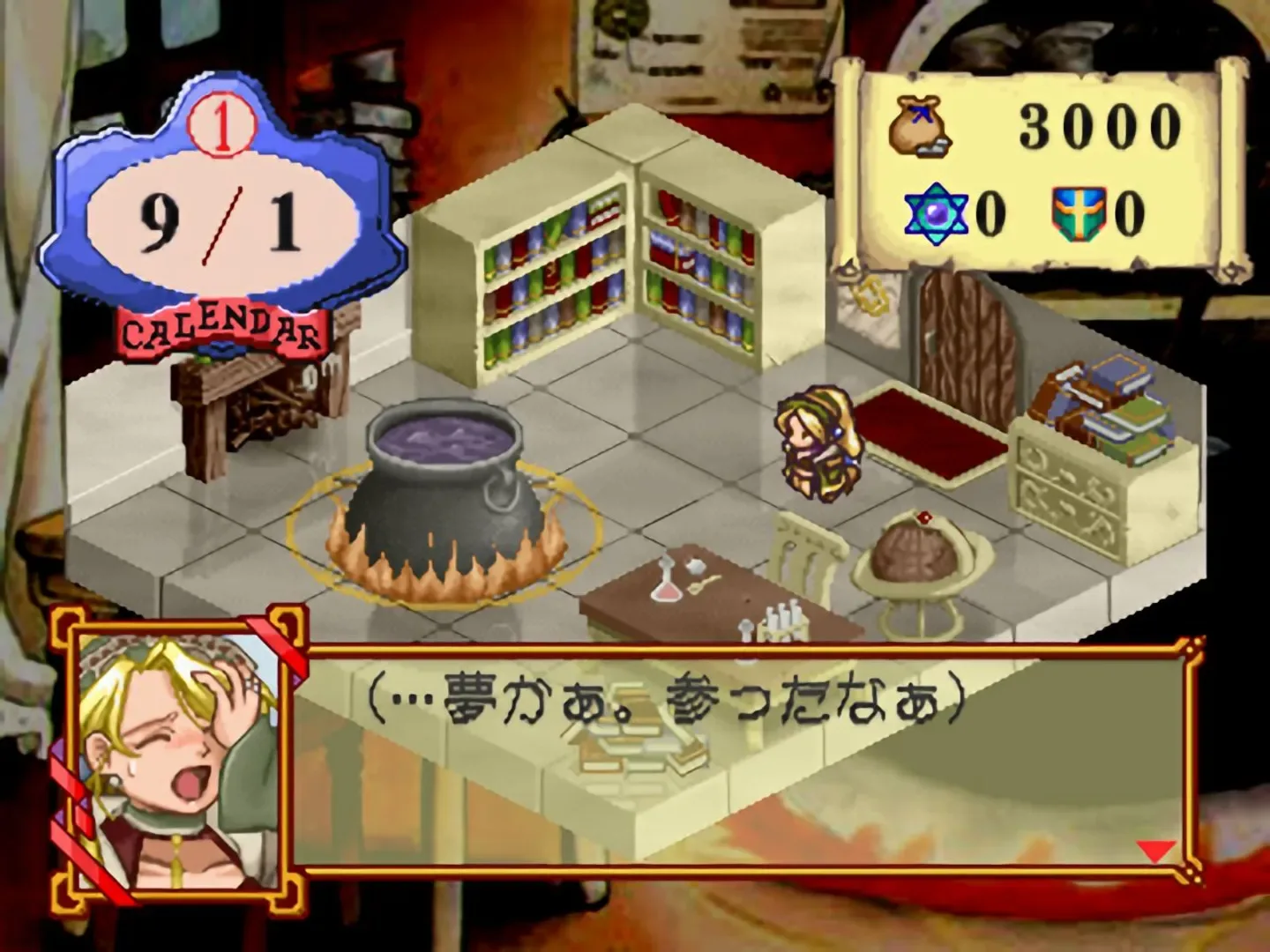Click the circled number 1 on the calendar

coord(223,123)
